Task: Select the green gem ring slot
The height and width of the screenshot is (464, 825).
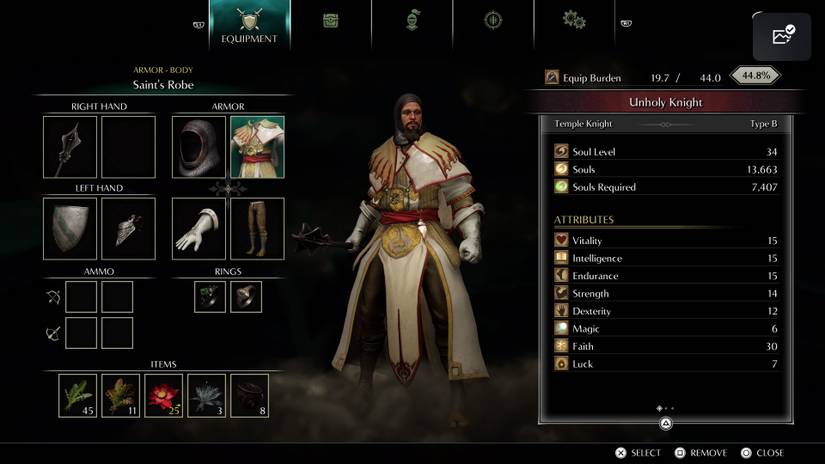Action: click(x=210, y=296)
